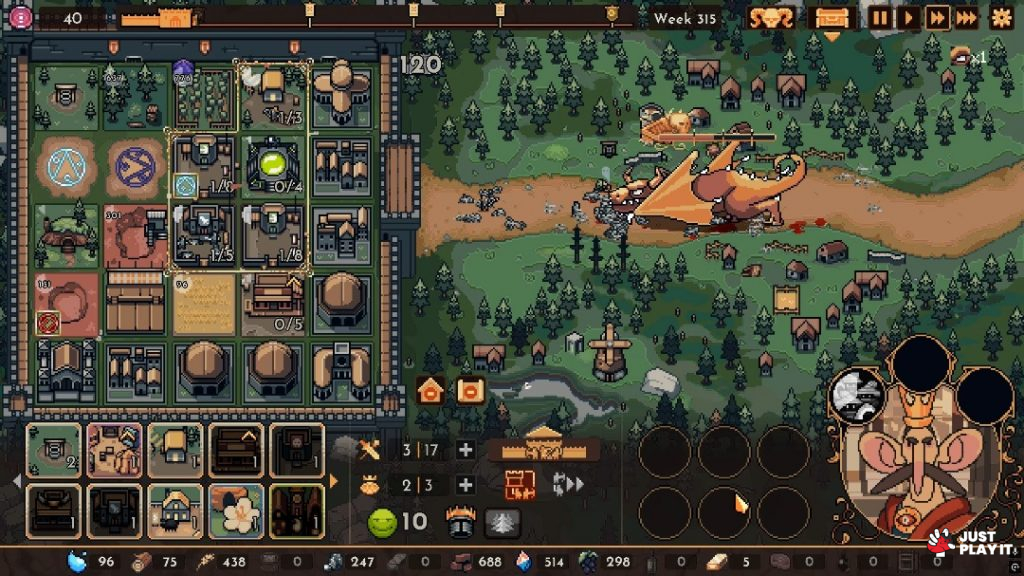The width and height of the screenshot is (1024, 576).
Task: Open the treasure chest panel
Action: [832, 18]
